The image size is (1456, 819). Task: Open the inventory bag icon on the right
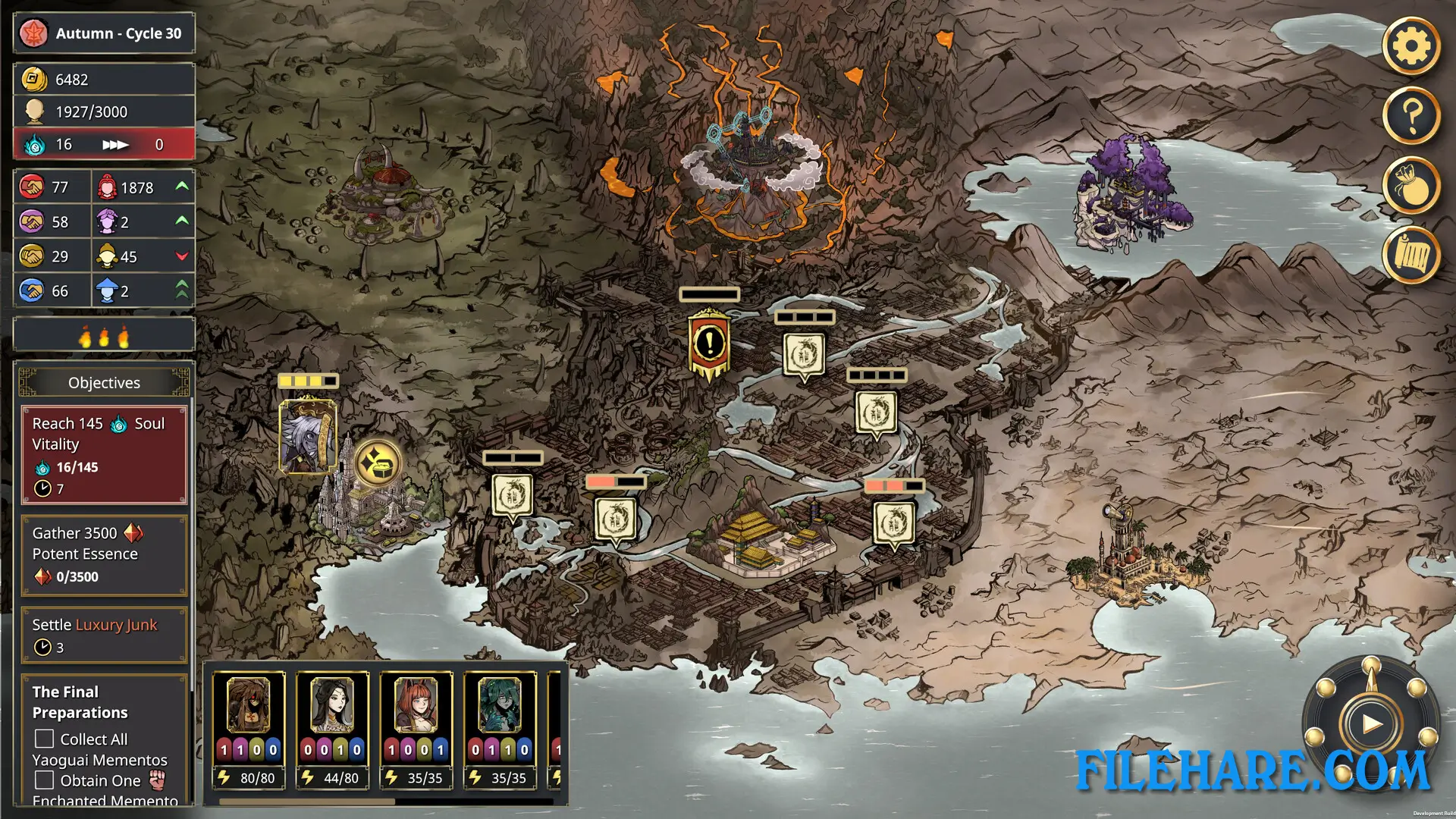[1411, 186]
